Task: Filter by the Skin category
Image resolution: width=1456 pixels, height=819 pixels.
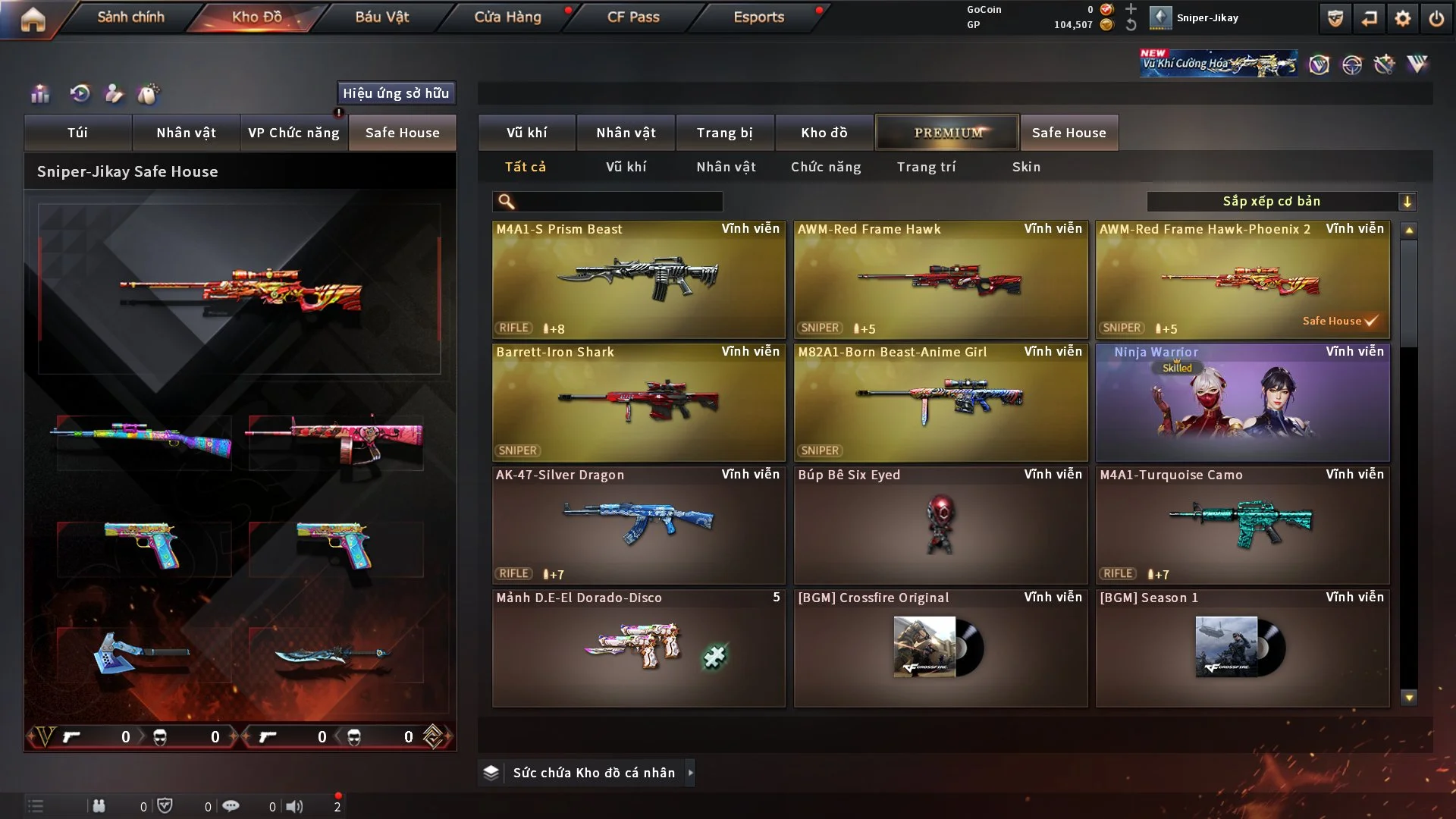Action: [x=1026, y=167]
